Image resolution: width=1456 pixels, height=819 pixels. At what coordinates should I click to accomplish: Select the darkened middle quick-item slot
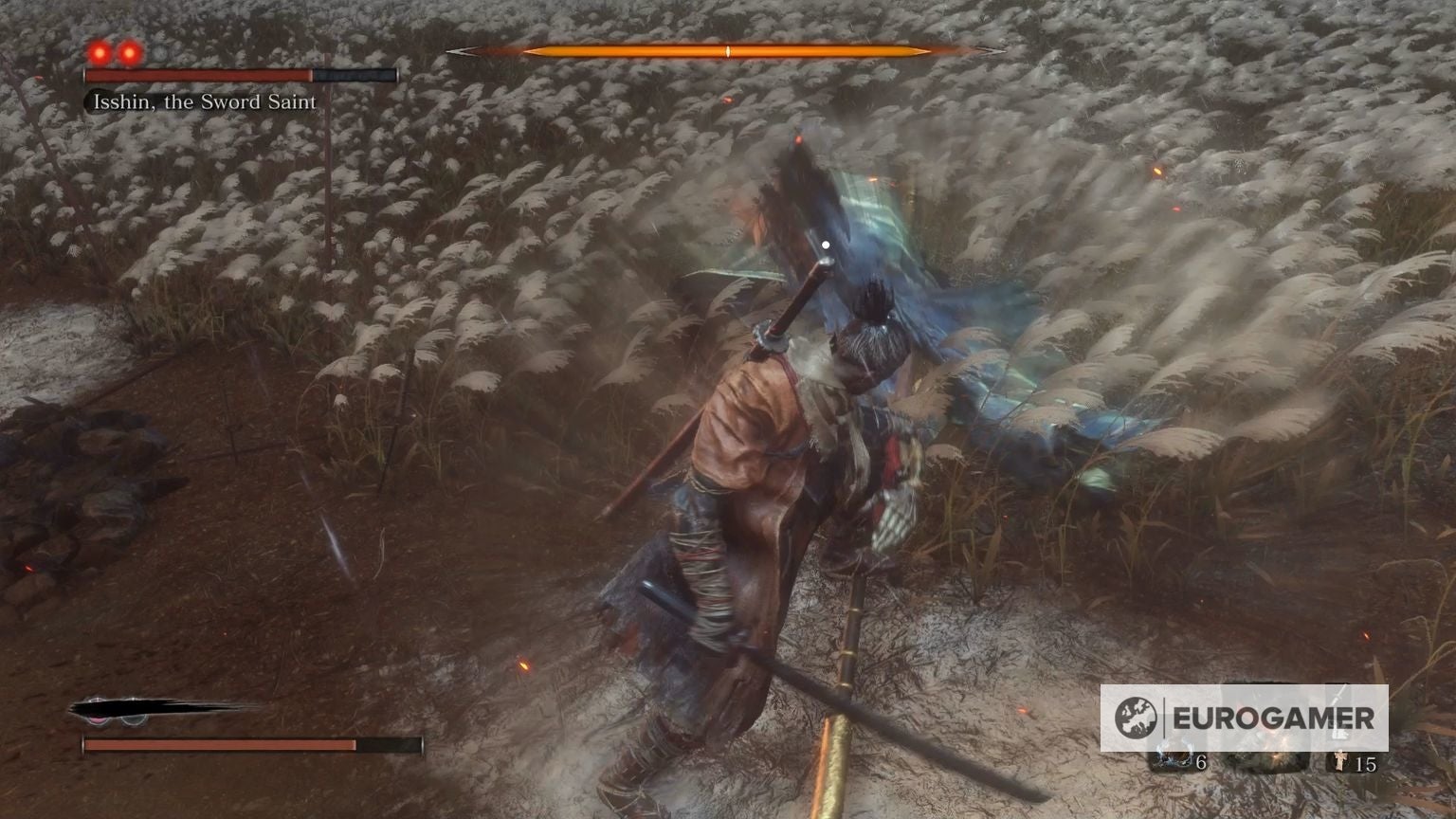click(x=1268, y=761)
